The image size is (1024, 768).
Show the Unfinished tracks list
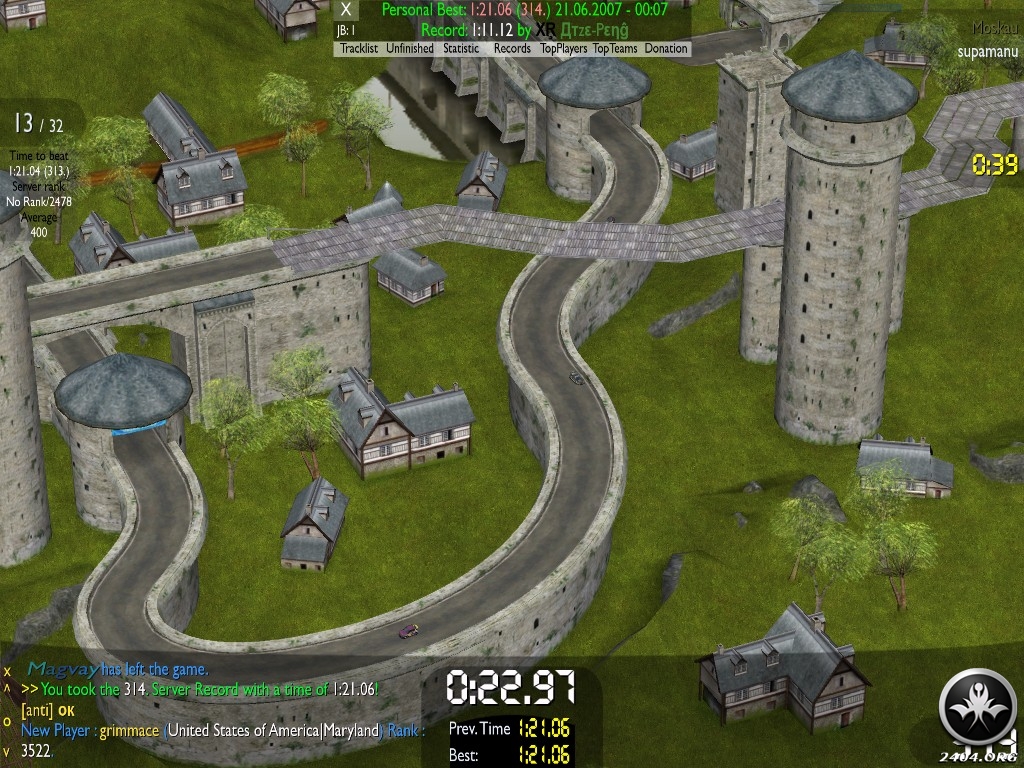tap(410, 48)
